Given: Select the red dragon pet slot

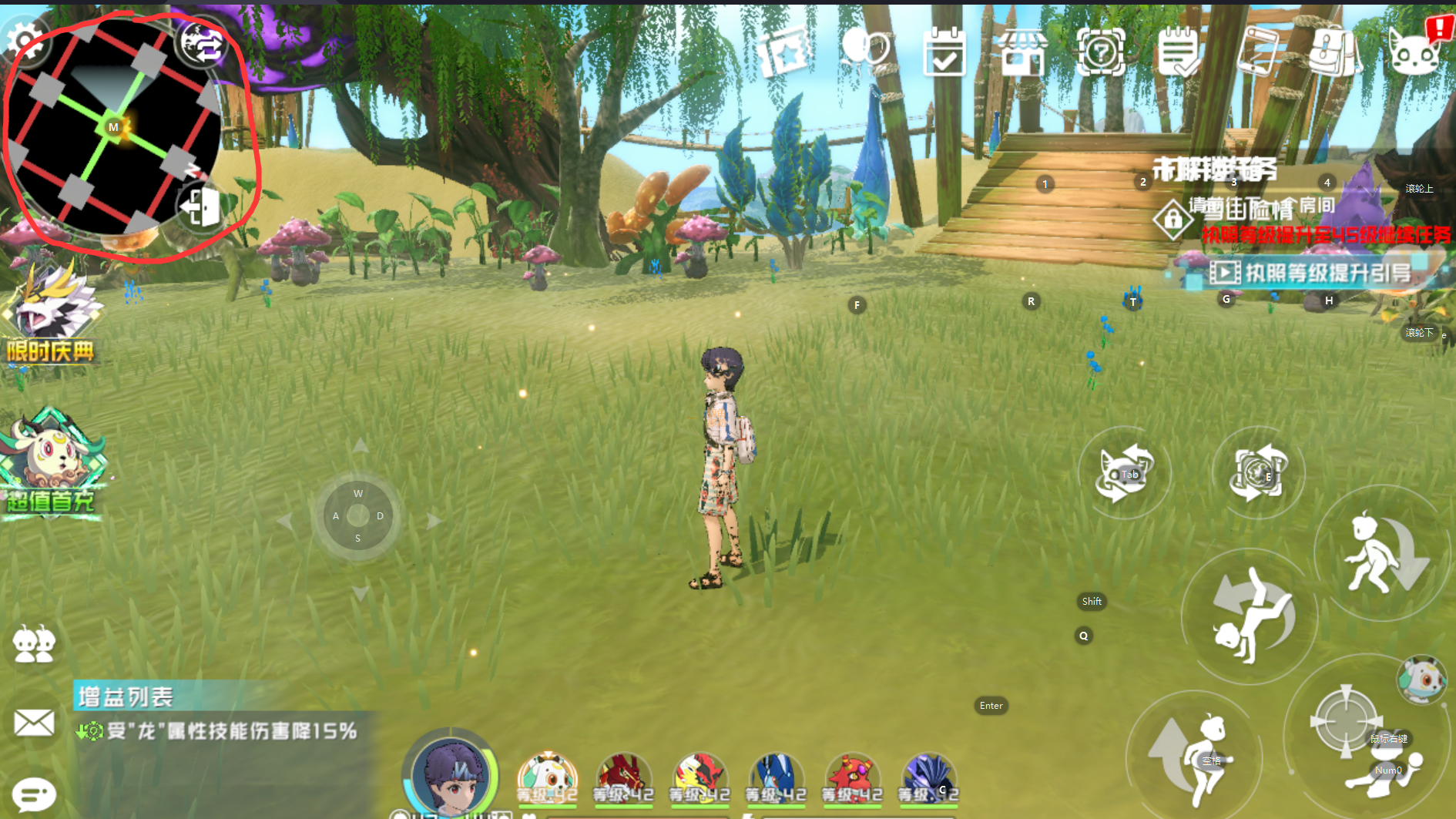Looking at the screenshot, I should (623, 778).
